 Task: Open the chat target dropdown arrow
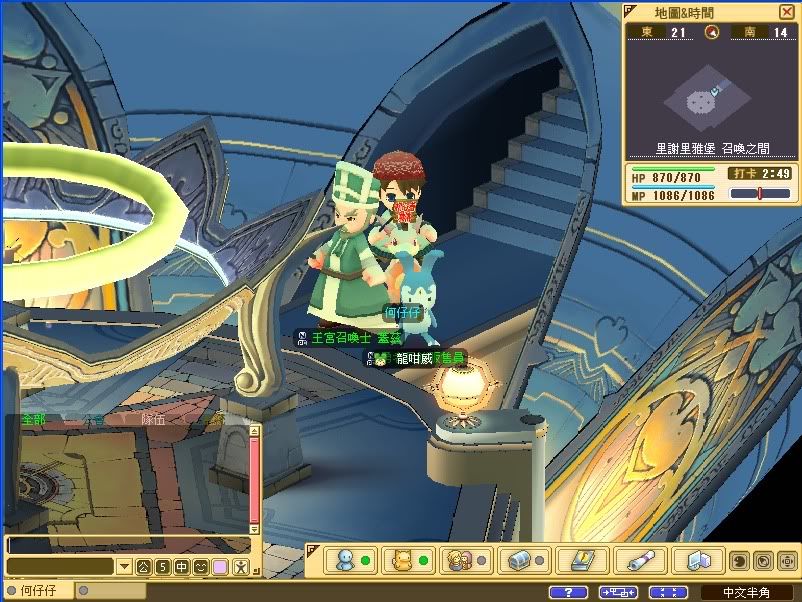[x=125, y=567]
